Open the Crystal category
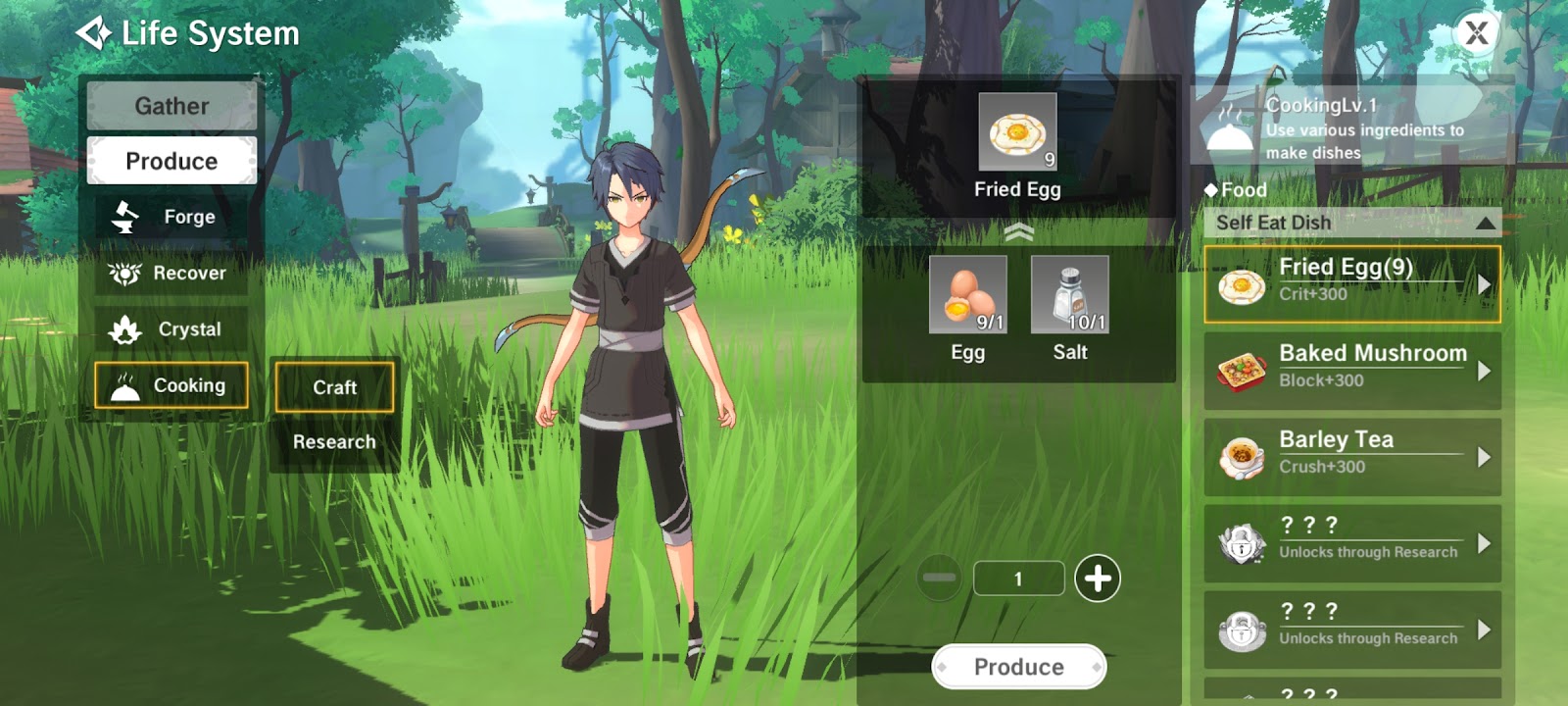The height and width of the screenshot is (706, 1568). [171, 329]
